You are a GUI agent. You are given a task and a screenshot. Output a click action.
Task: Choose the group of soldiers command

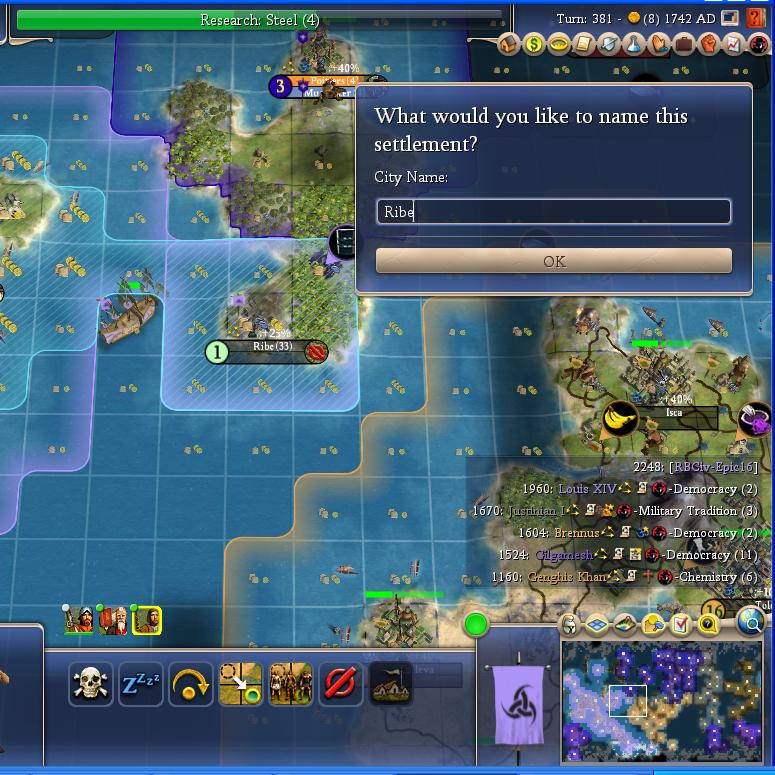pos(290,684)
